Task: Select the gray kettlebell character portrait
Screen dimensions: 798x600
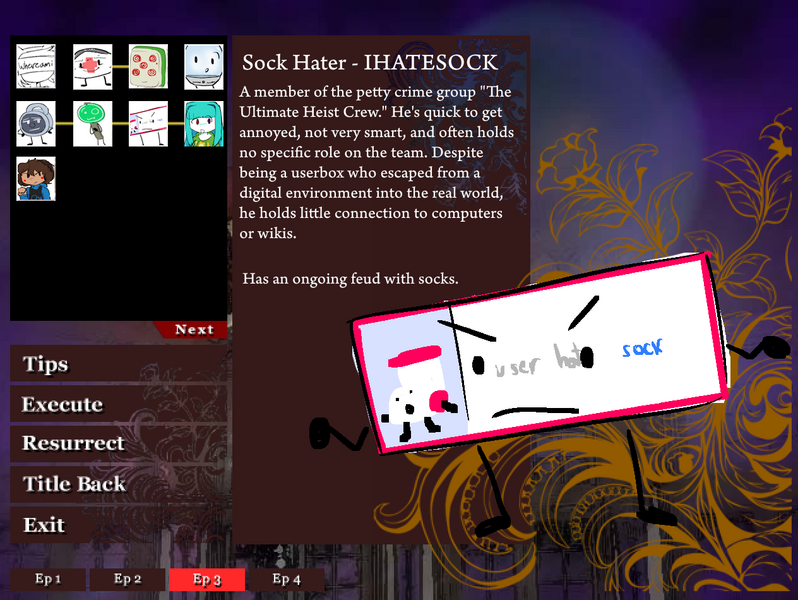Action: 36,123
